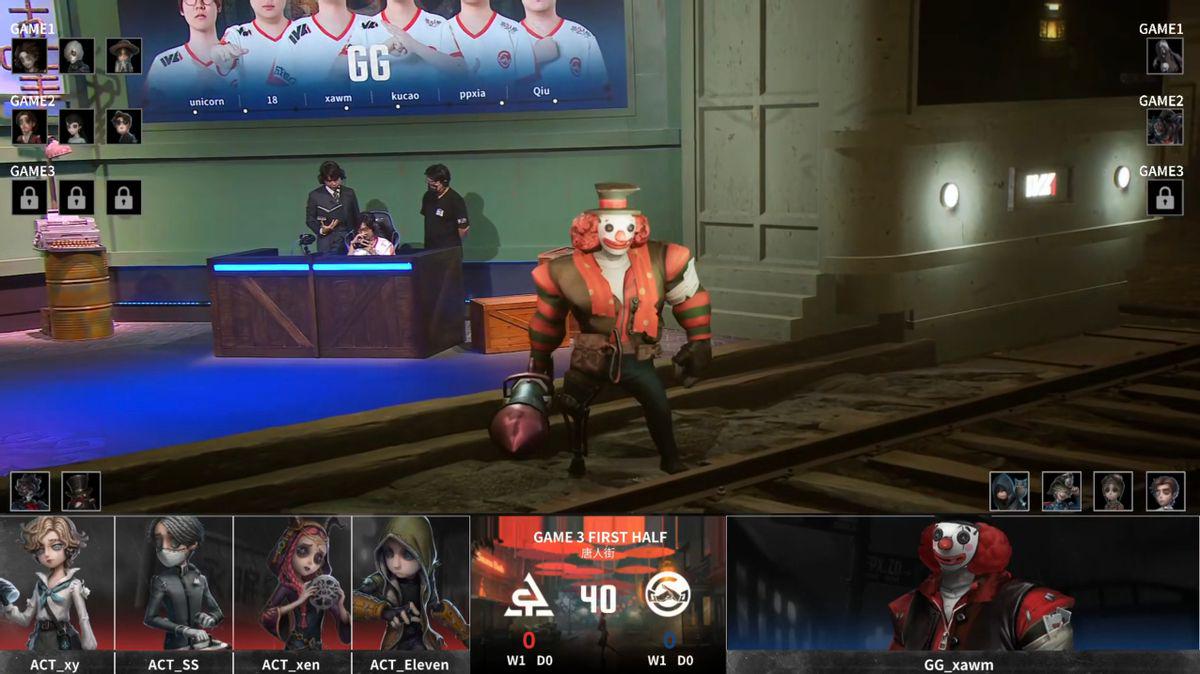Choose the ACT_SS player portrait
This screenshot has width=1200, height=674.
click(174, 592)
